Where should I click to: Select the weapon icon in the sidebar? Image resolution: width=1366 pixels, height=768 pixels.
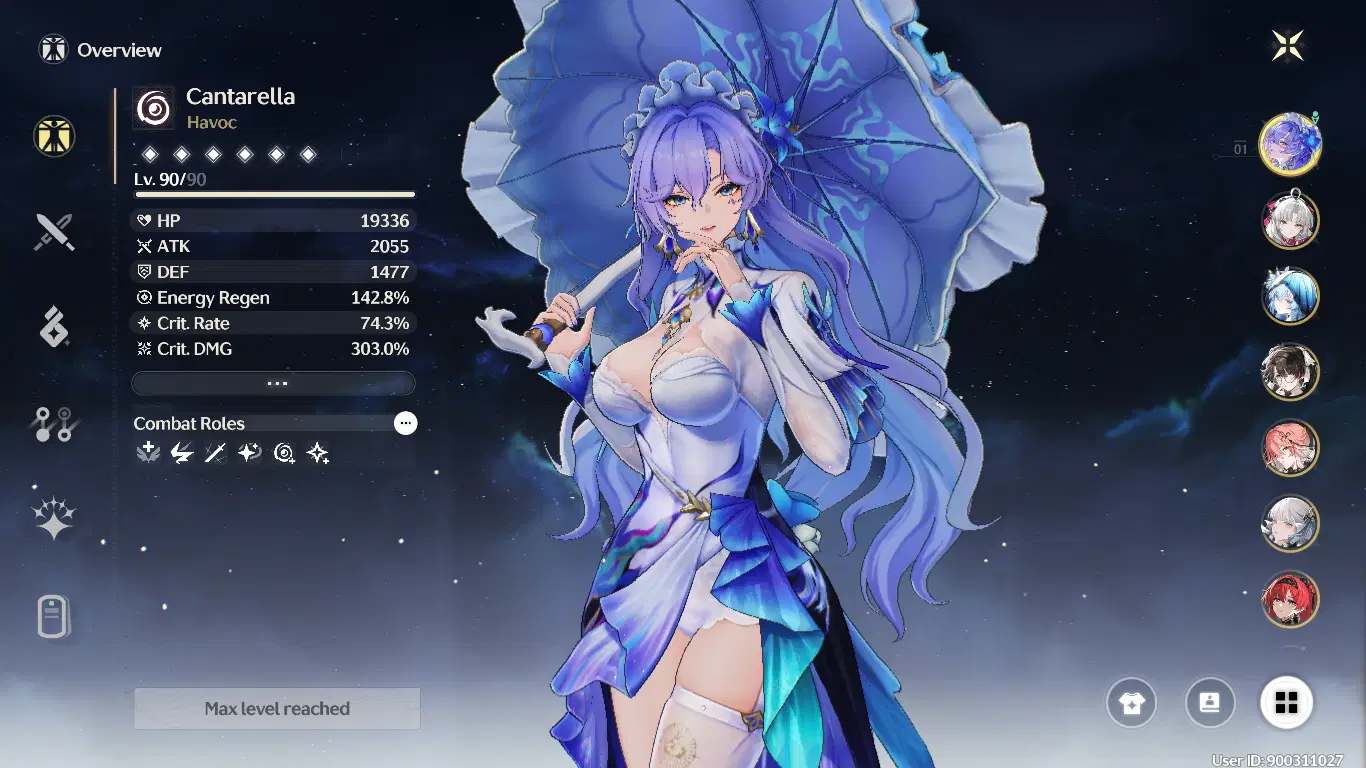point(54,231)
